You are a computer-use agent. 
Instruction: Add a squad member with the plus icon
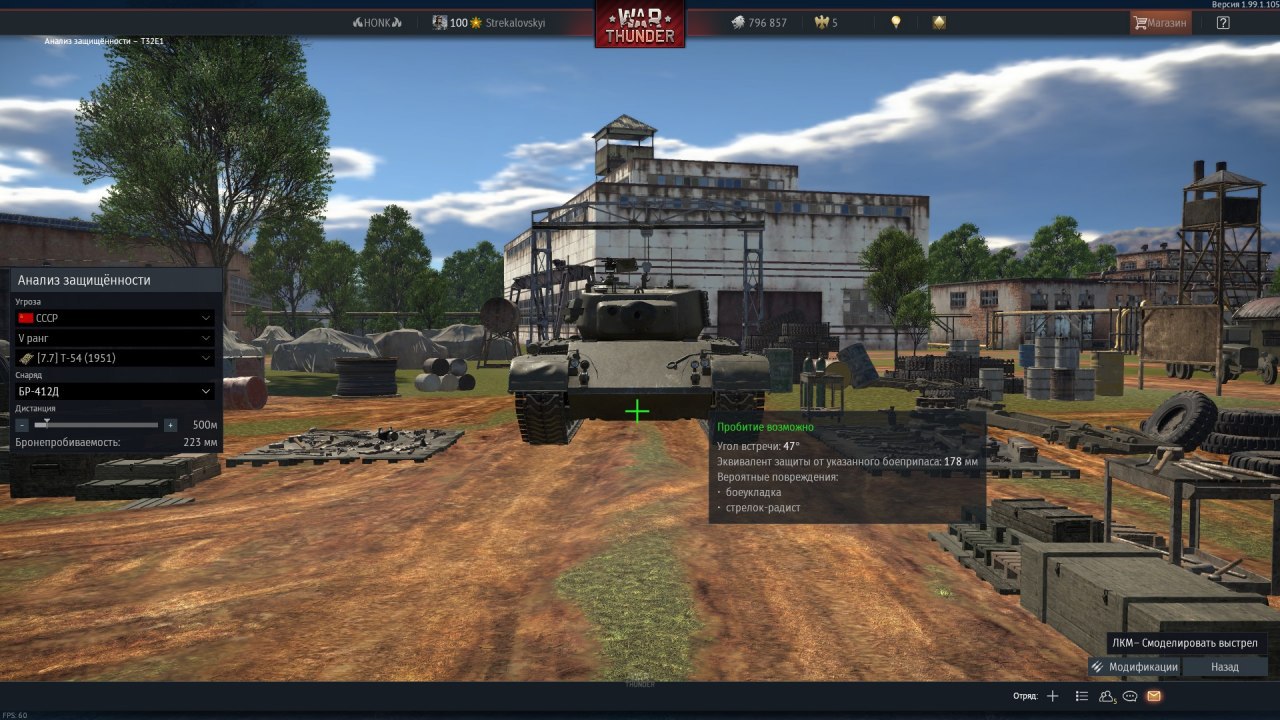(x=1052, y=696)
